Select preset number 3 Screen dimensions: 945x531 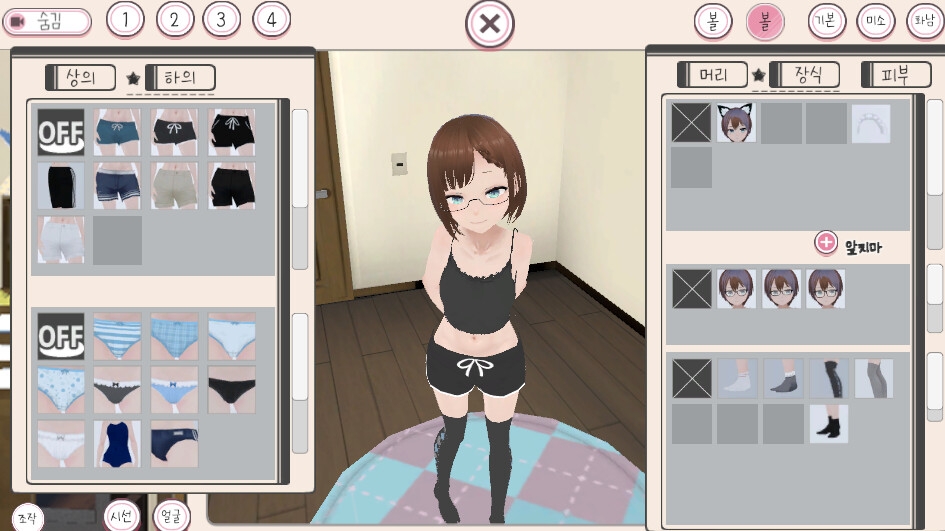221,19
